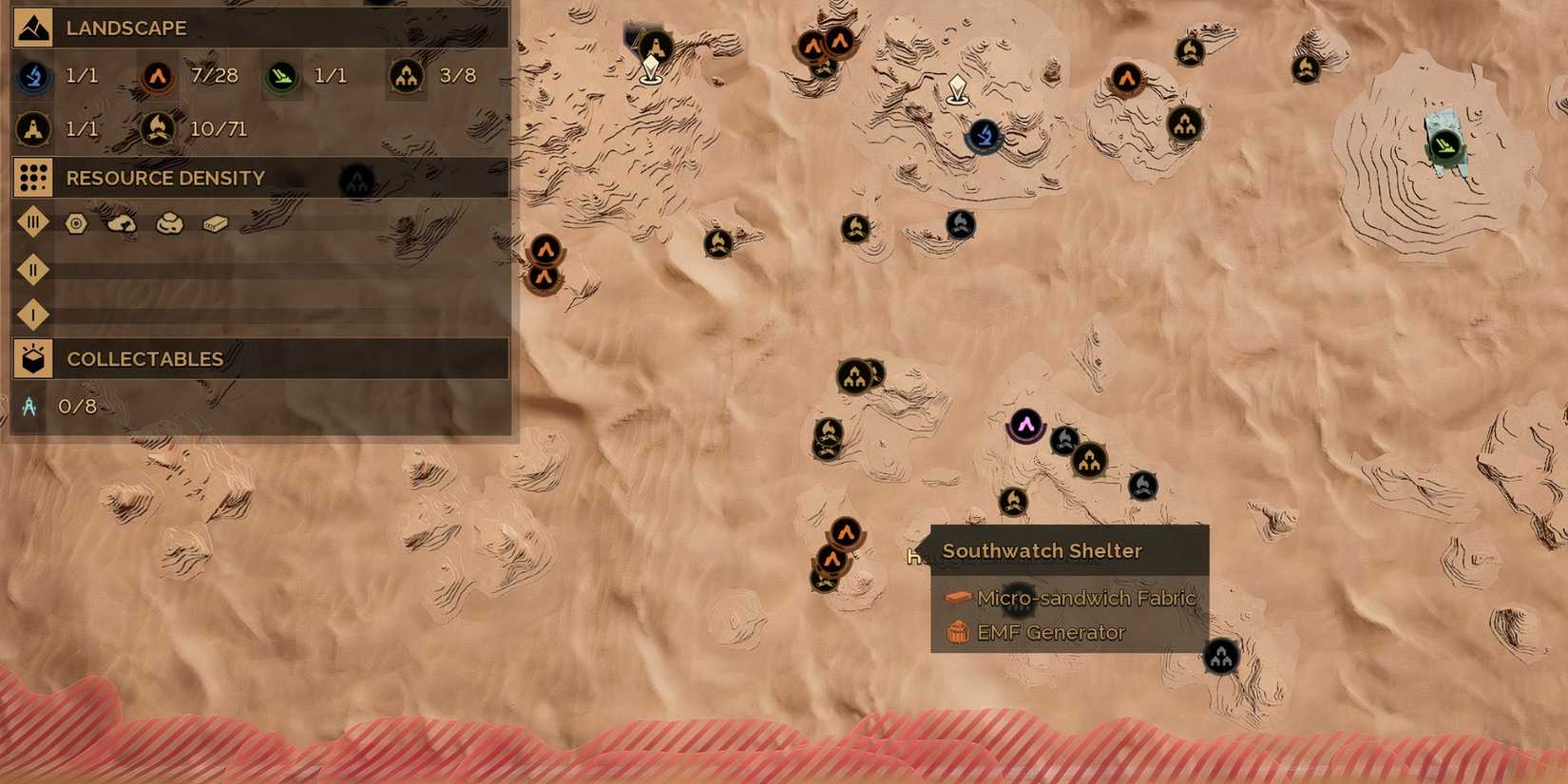Screen dimensions: 1568x784
Task: Collapse the RESOURCE DENSITY section
Action: [x=31, y=178]
